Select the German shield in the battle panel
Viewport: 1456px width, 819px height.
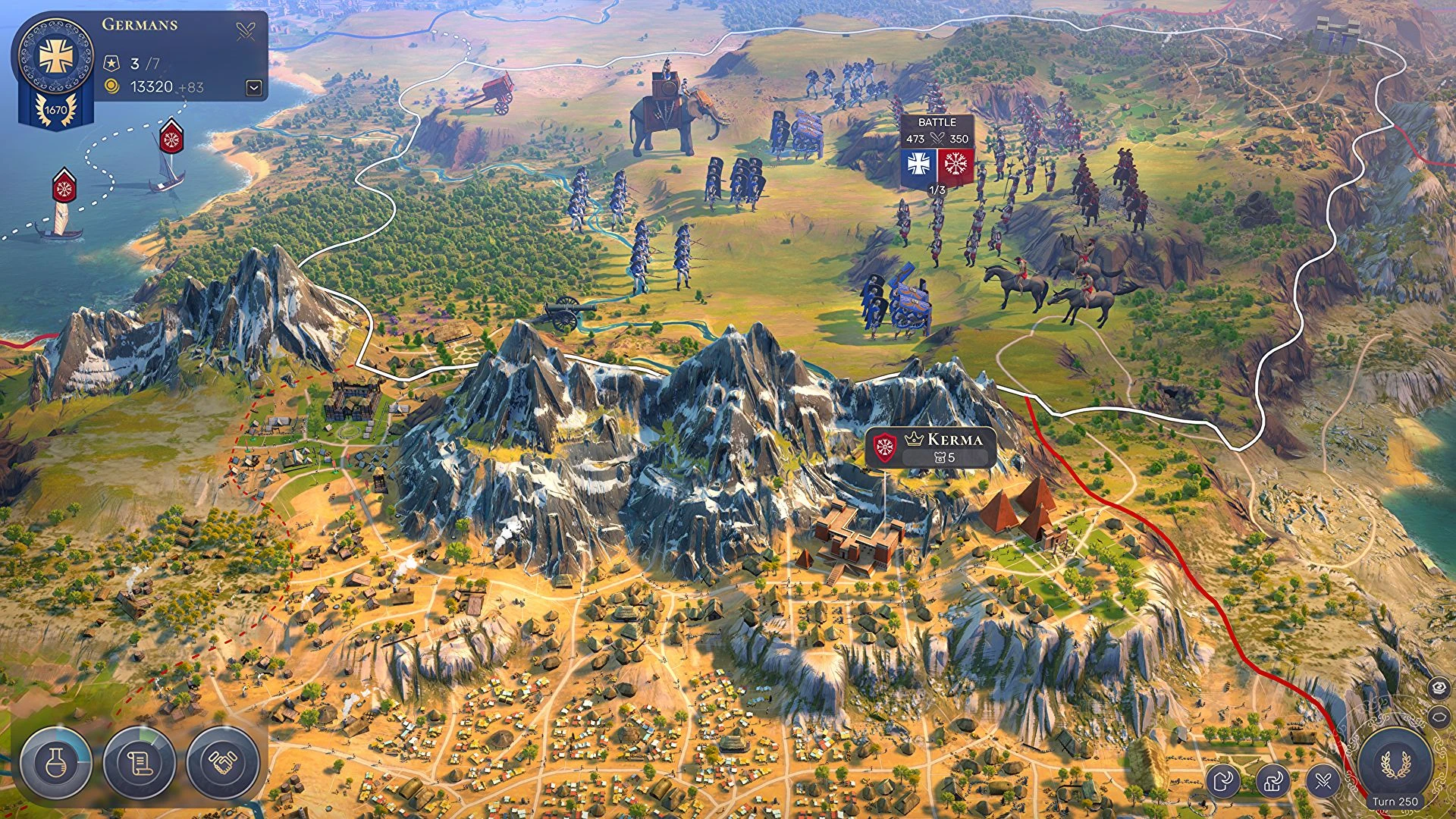(x=918, y=164)
